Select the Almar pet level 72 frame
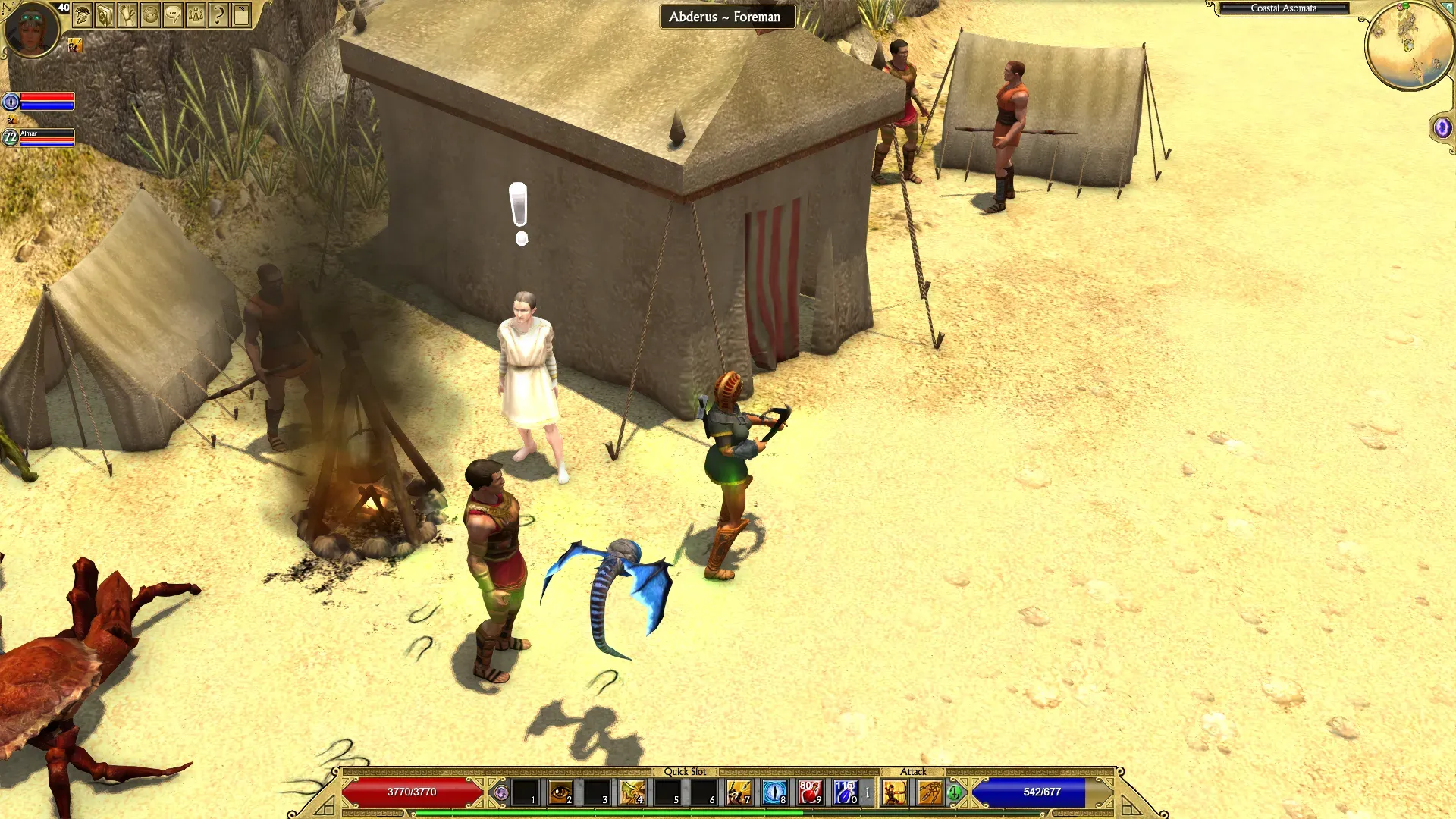 click(45, 137)
